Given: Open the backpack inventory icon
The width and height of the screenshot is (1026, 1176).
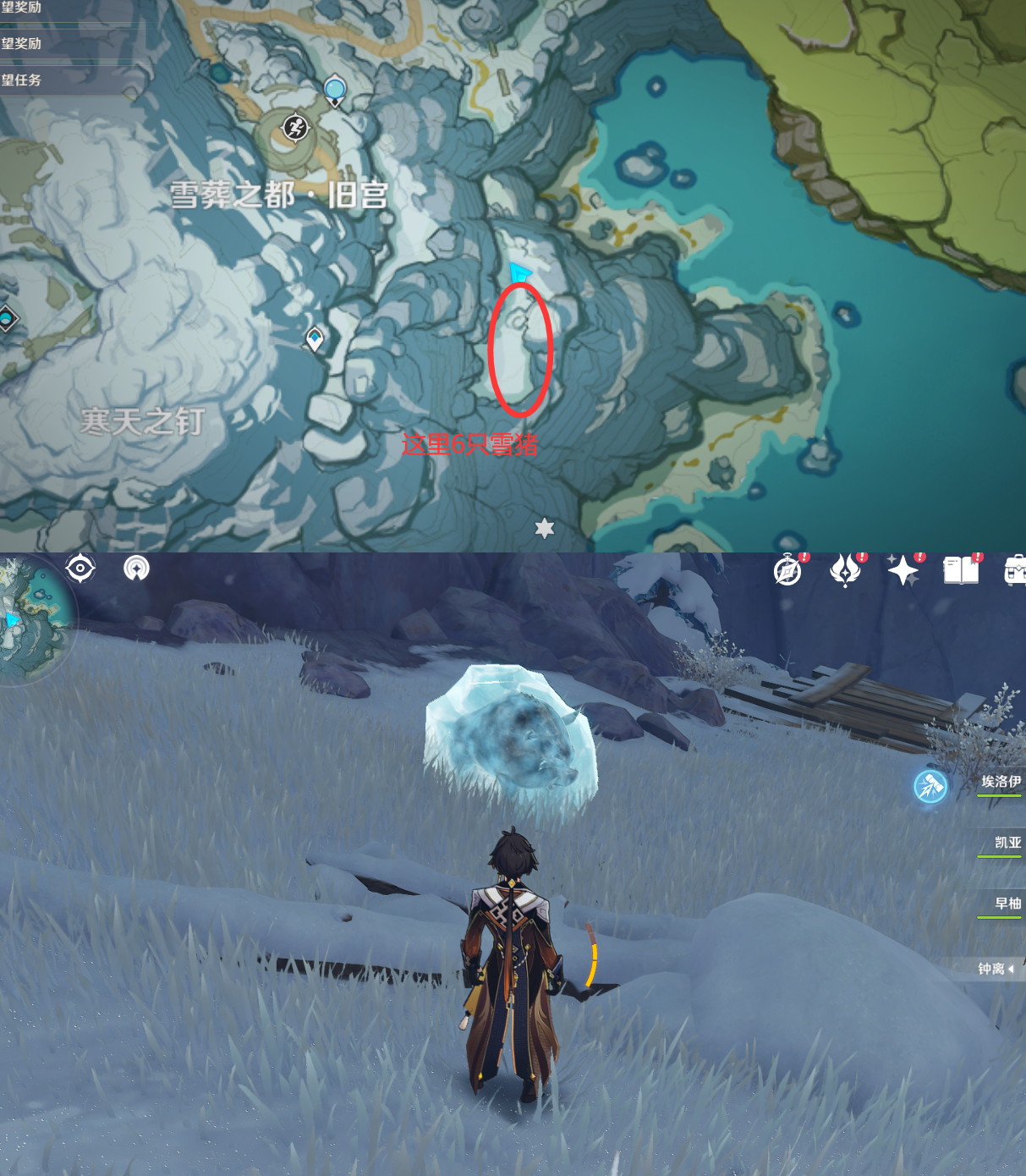Looking at the screenshot, I should 1014,571.
